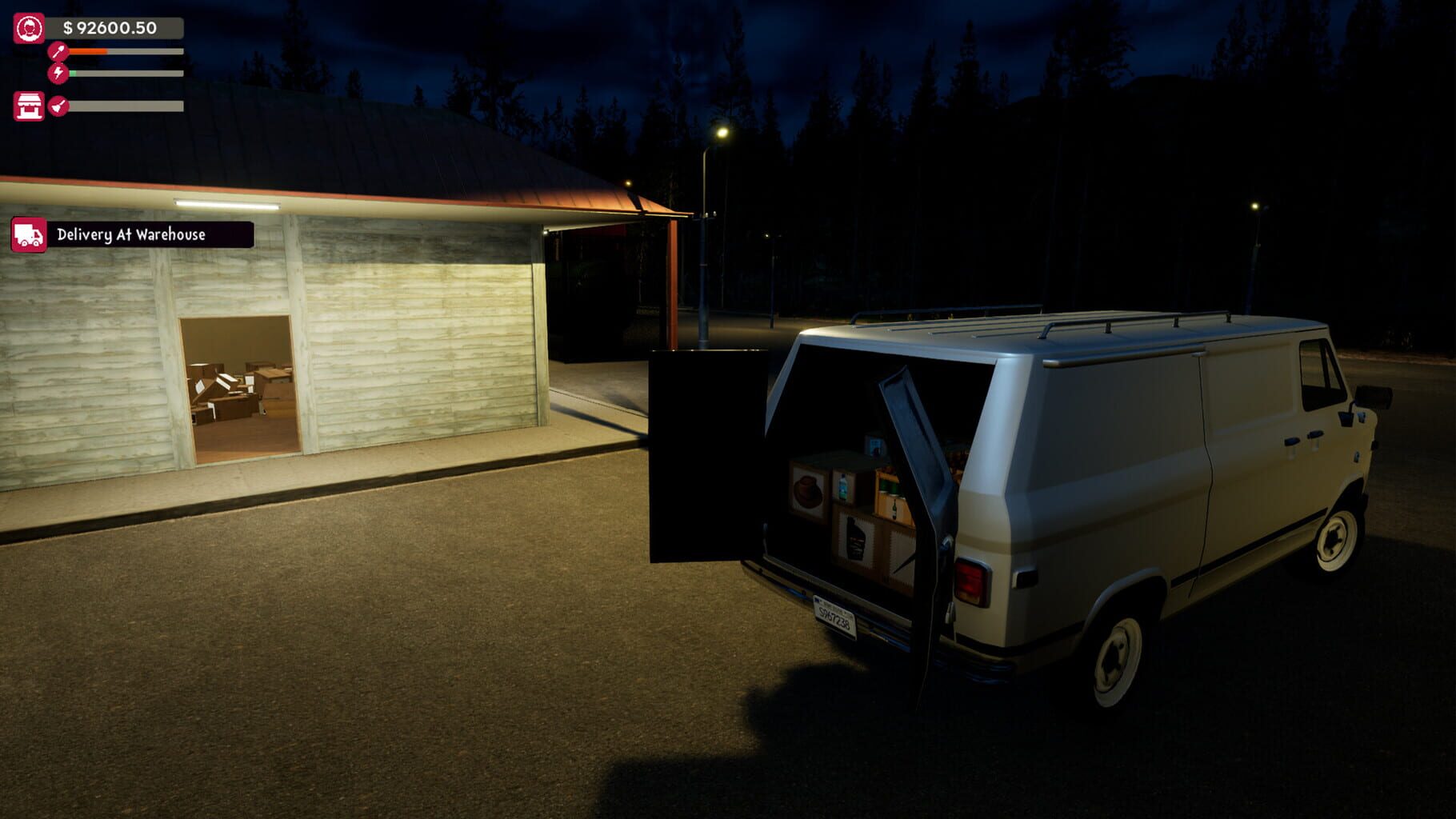1456x819 pixels.
Task: Click the delivery truck notification icon
Action: pos(28,237)
